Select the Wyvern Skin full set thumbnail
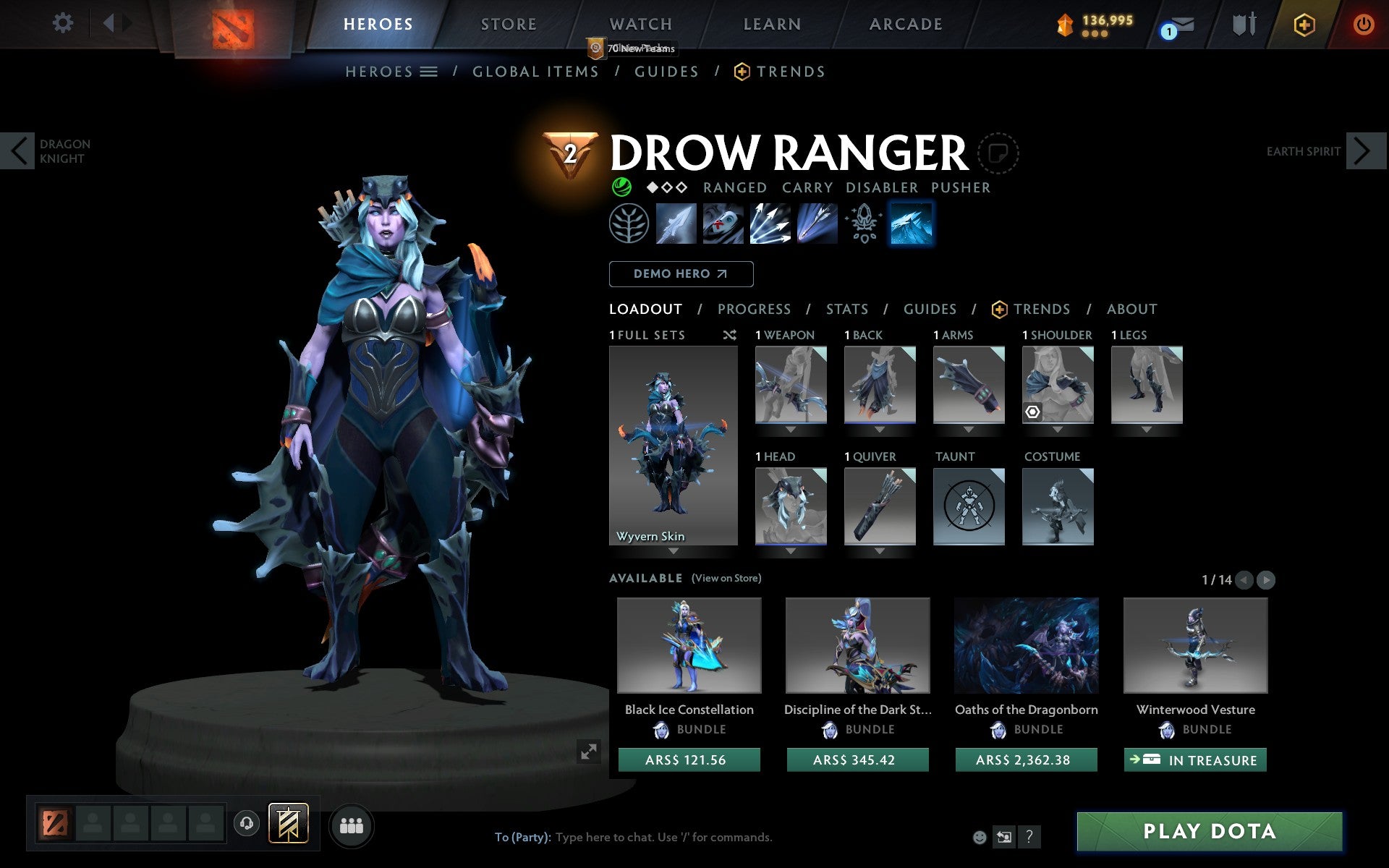Image resolution: width=1389 pixels, height=868 pixels. 674,441
